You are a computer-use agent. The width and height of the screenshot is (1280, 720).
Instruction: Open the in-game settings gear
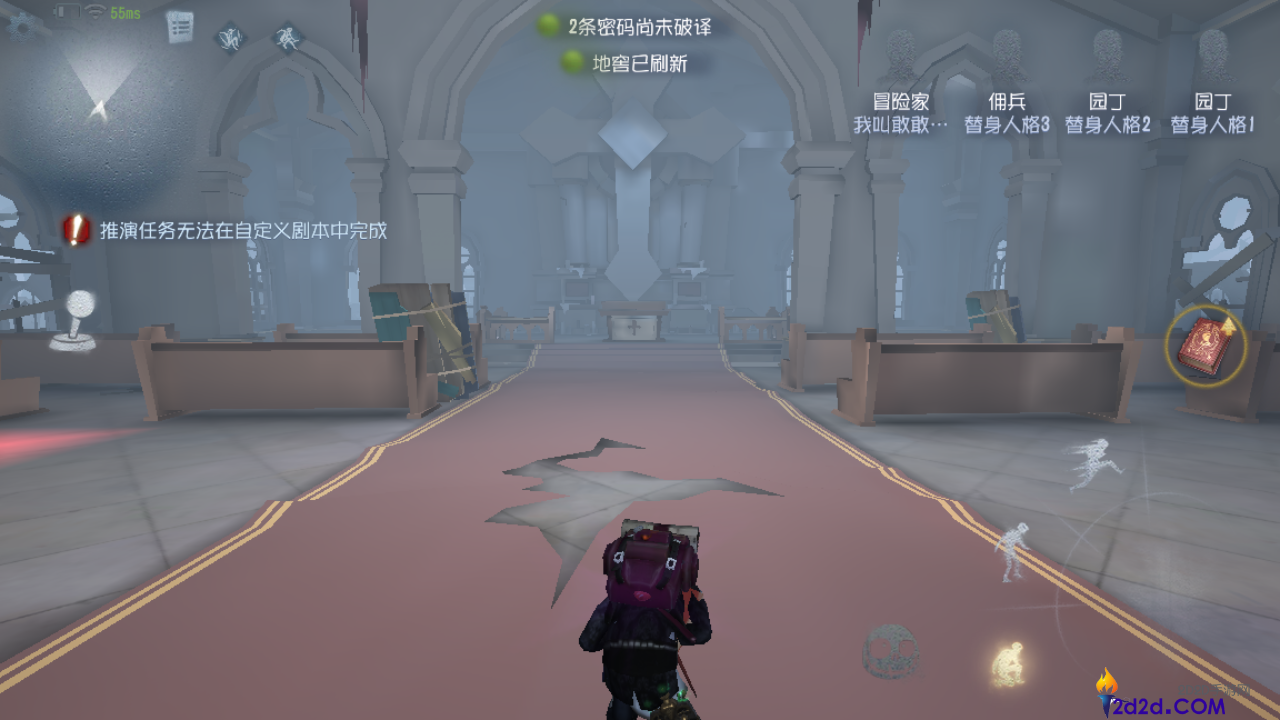click(x=22, y=26)
